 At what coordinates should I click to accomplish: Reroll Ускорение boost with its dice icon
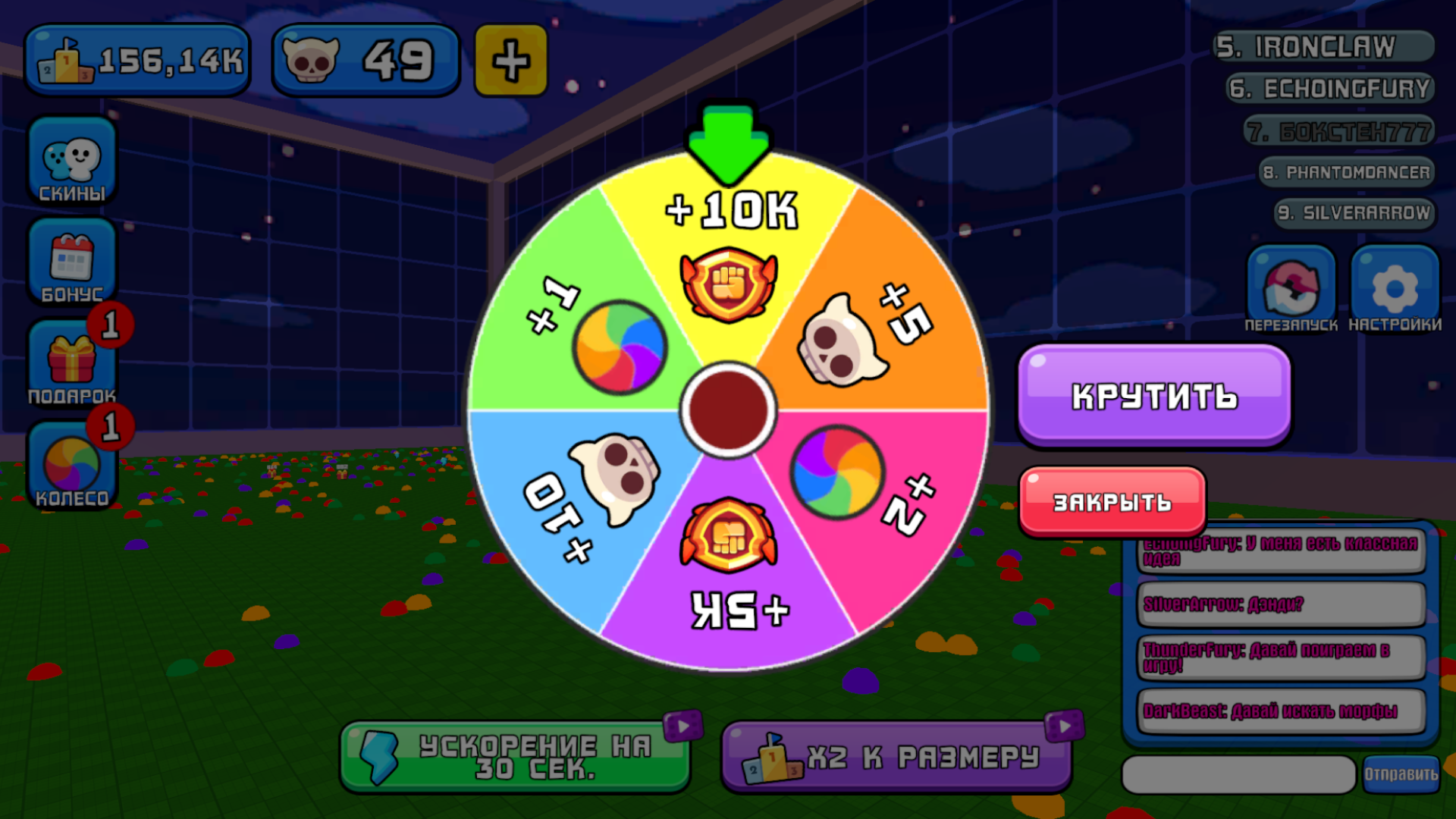(683, 724)
